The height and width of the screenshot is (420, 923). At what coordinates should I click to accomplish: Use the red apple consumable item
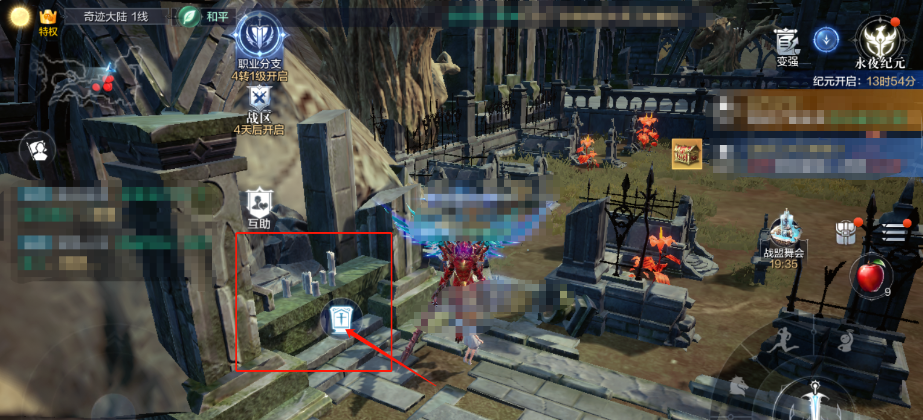tap(867, 275)
